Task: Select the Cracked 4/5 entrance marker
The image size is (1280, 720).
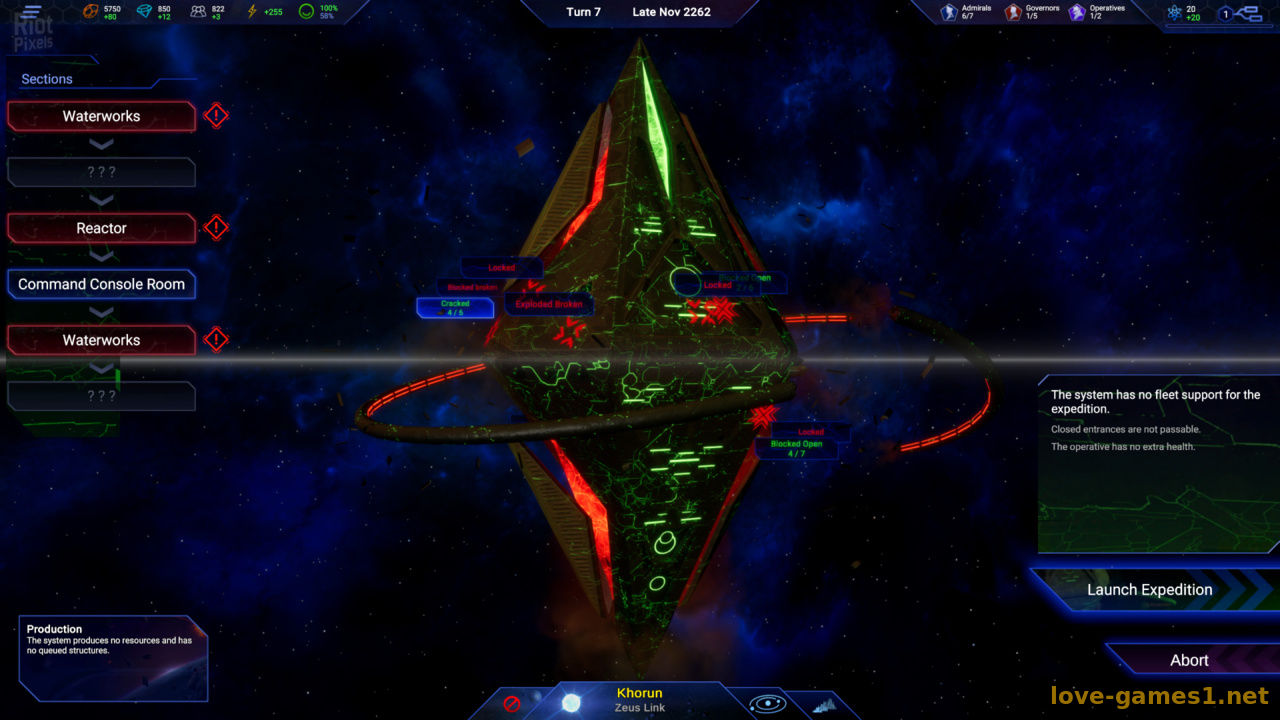Action: pos(455,308)
